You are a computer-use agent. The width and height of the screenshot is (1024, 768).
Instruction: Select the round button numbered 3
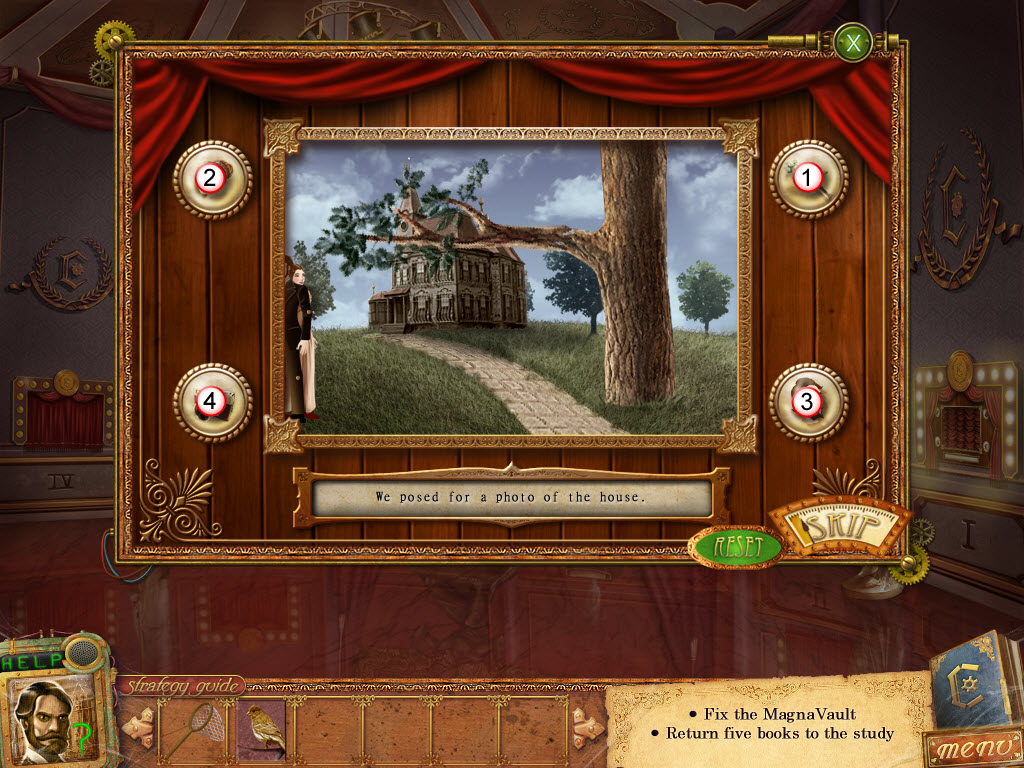tap(808, 402)
